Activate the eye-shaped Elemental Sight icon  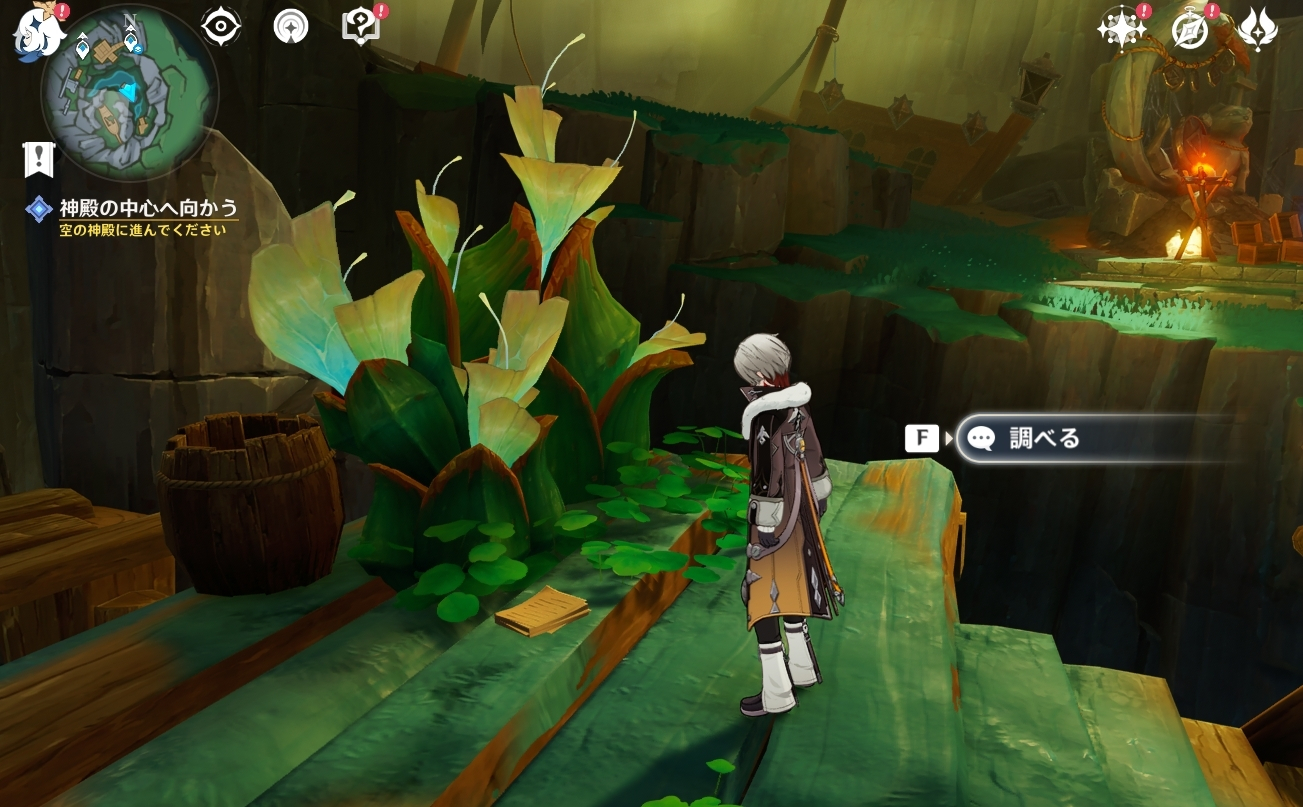[221, 26]
